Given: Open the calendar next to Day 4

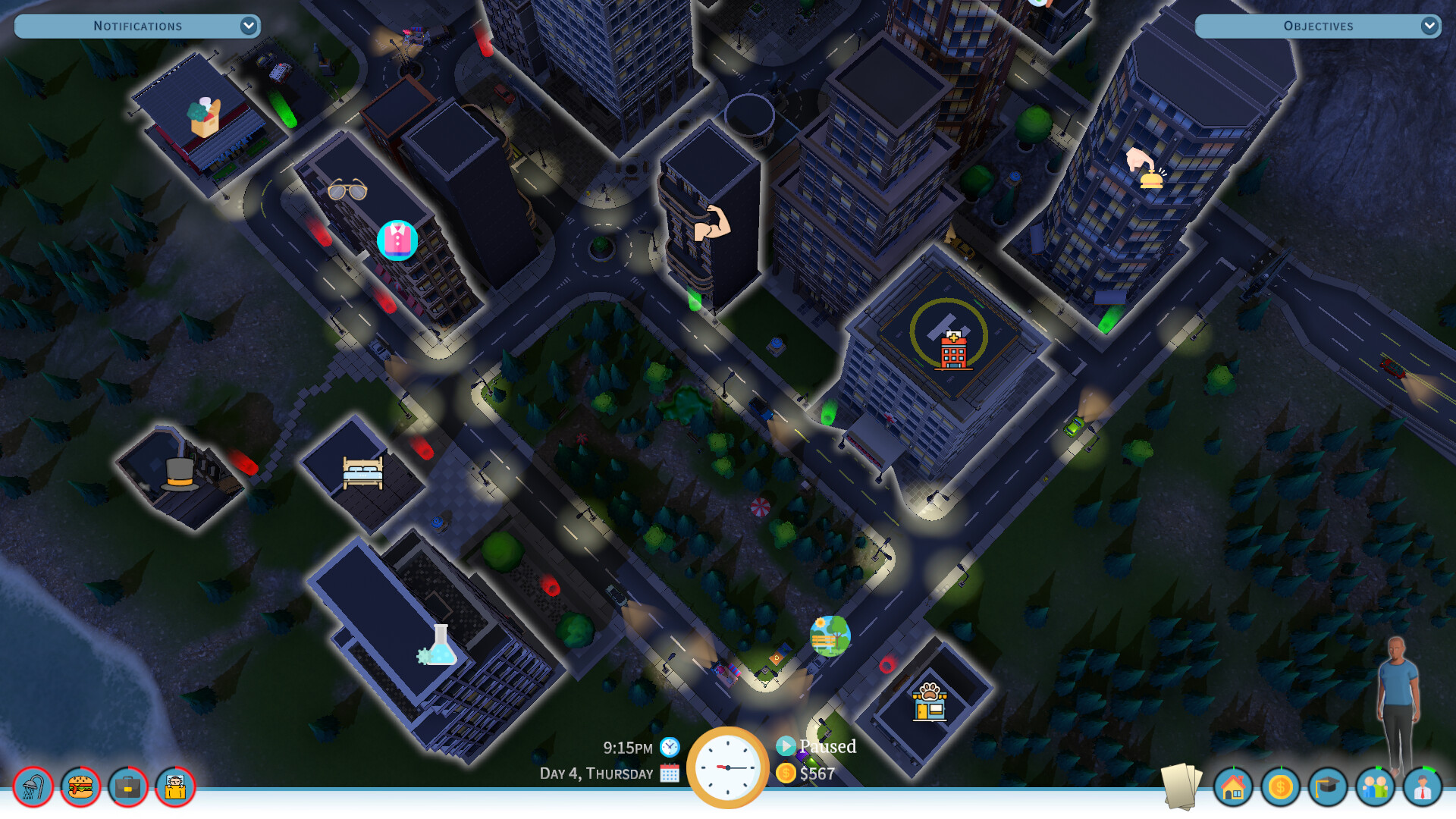Looking at the screenshot, I should (x=670, y=774).
